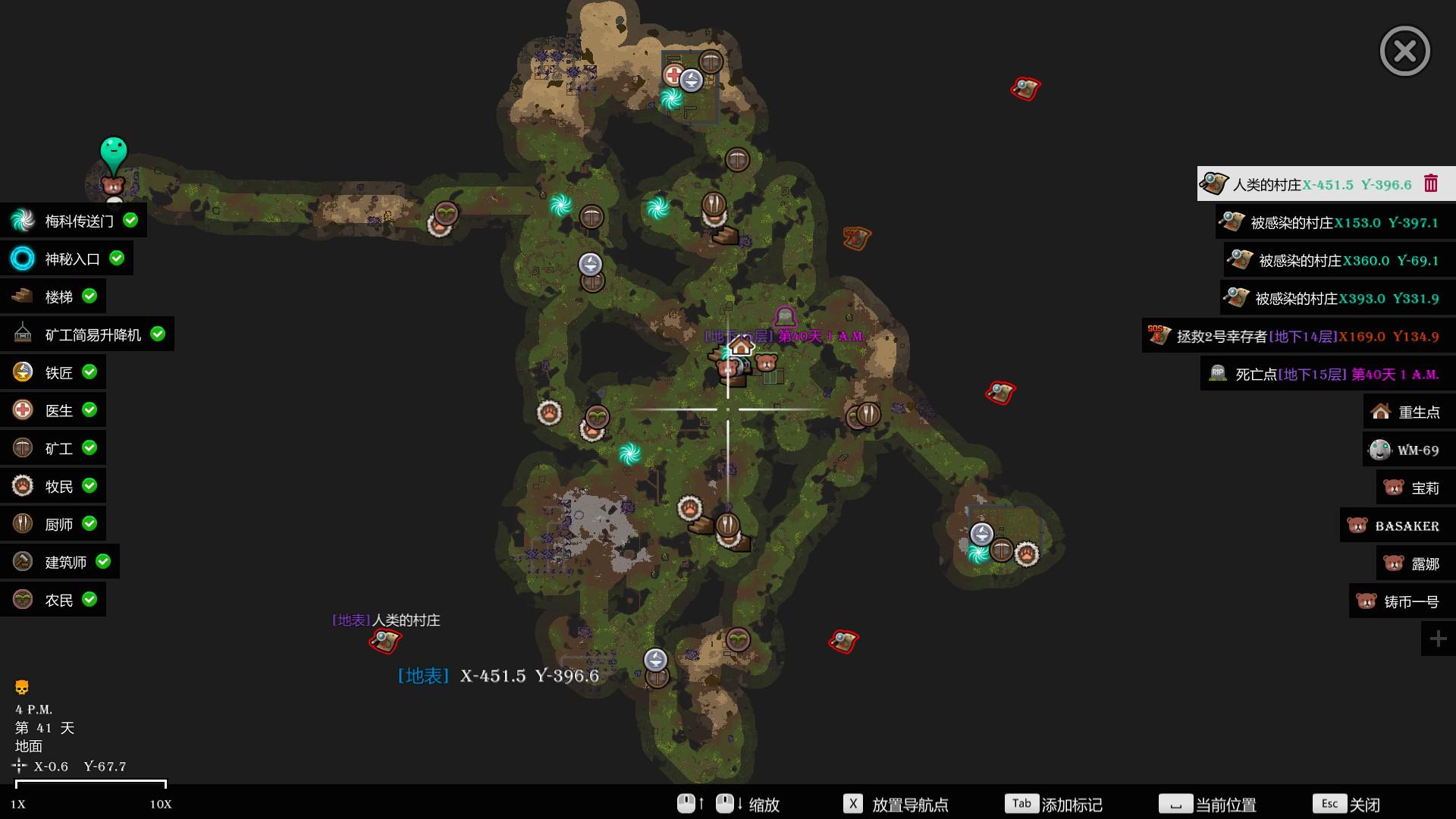Toggle the 医生 doctor filter
1456x819 pixels.
[x=55, y=410]
